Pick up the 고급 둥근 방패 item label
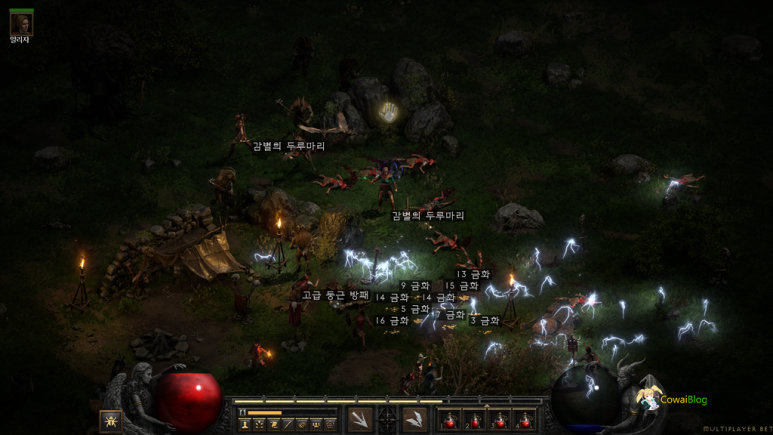773x435 pixels. click(x=335, y=296)
